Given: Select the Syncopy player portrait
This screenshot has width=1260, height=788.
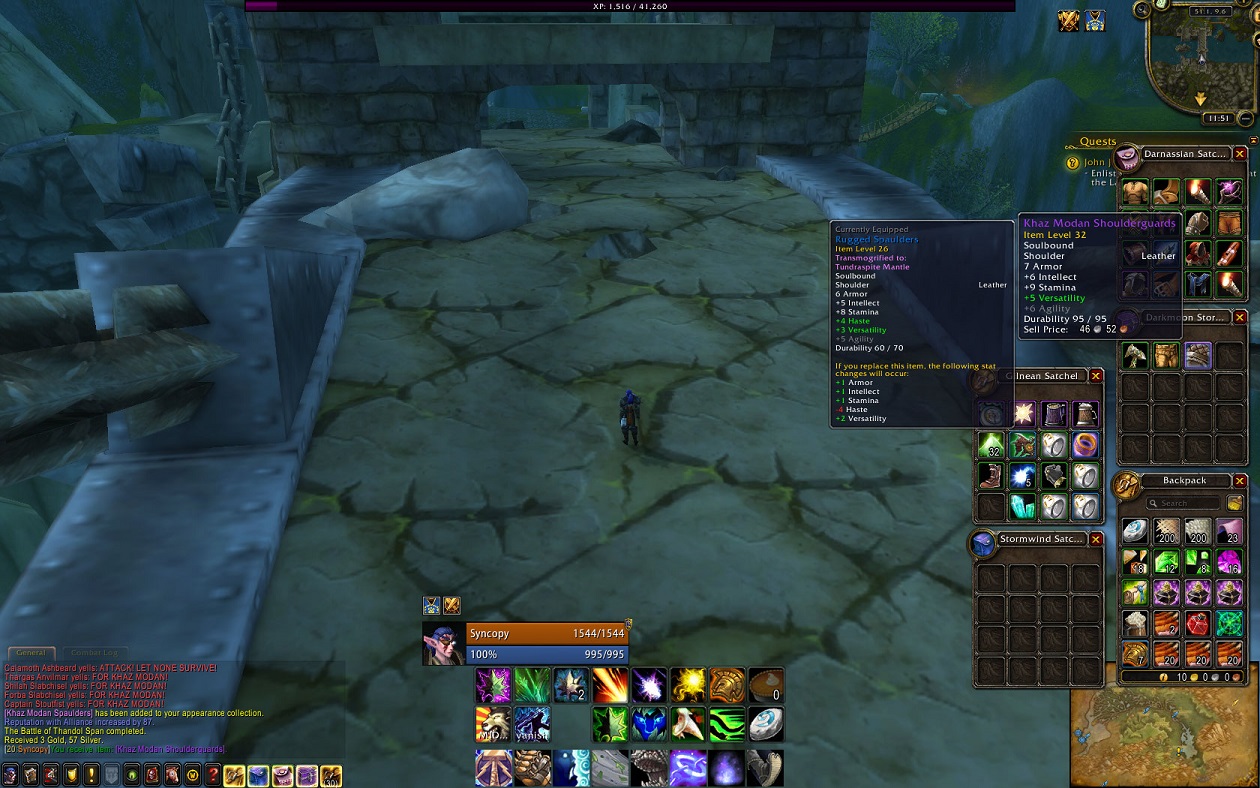Looking at the screenshot, I should coord(444,644).
